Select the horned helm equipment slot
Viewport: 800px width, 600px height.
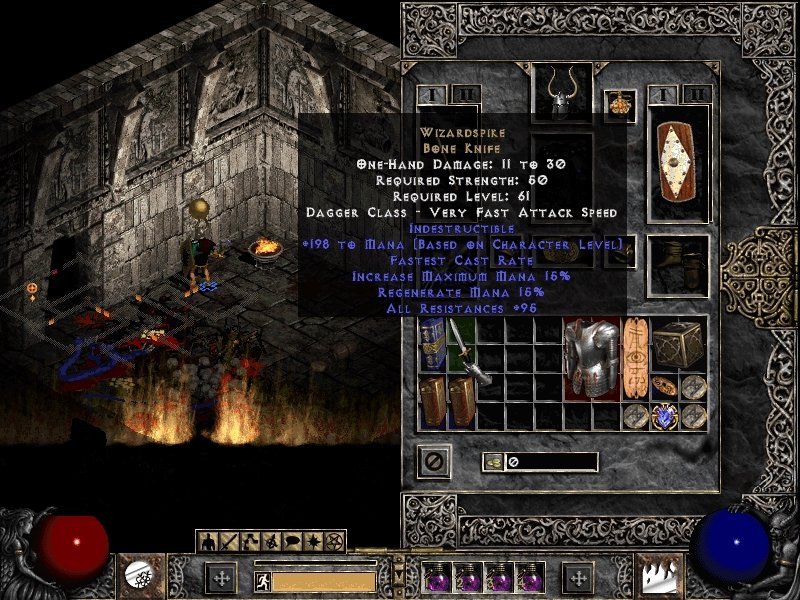coord(561,93)
